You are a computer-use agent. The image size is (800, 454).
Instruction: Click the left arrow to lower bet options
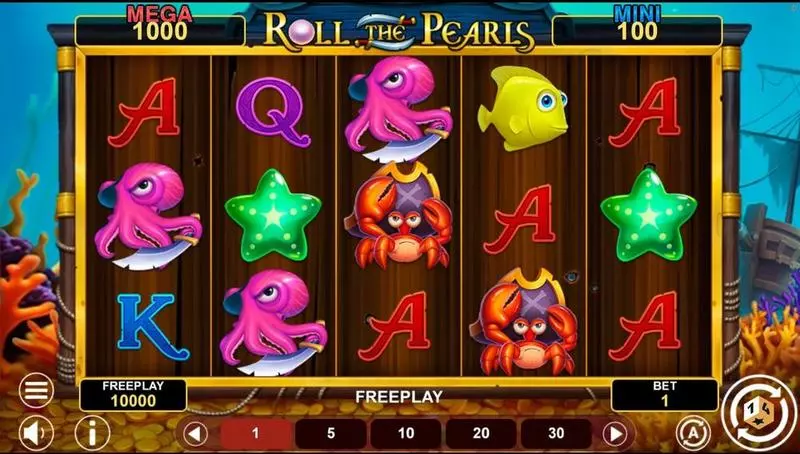click(195, 434)
